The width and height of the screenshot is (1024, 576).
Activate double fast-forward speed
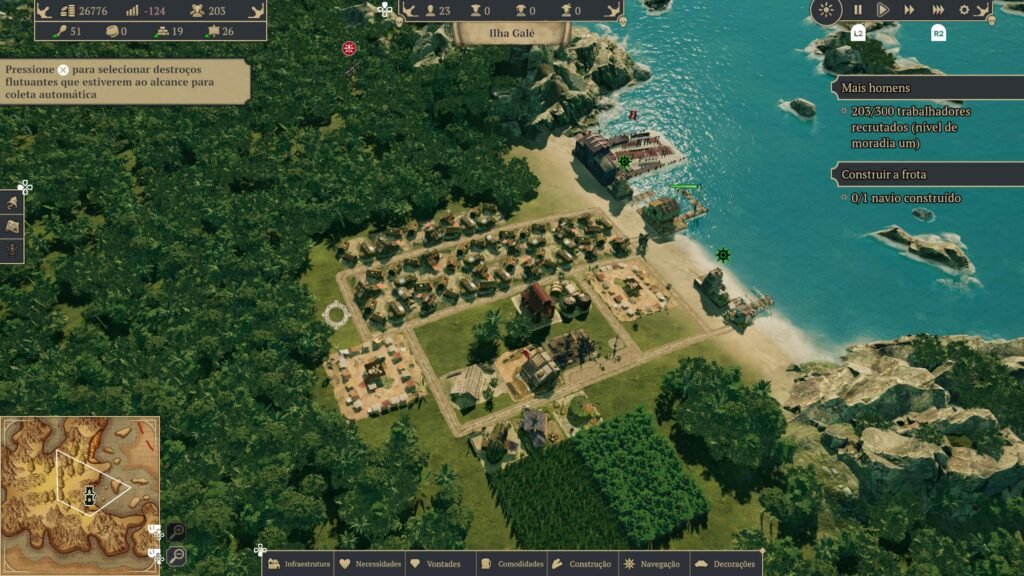point(909,10)
